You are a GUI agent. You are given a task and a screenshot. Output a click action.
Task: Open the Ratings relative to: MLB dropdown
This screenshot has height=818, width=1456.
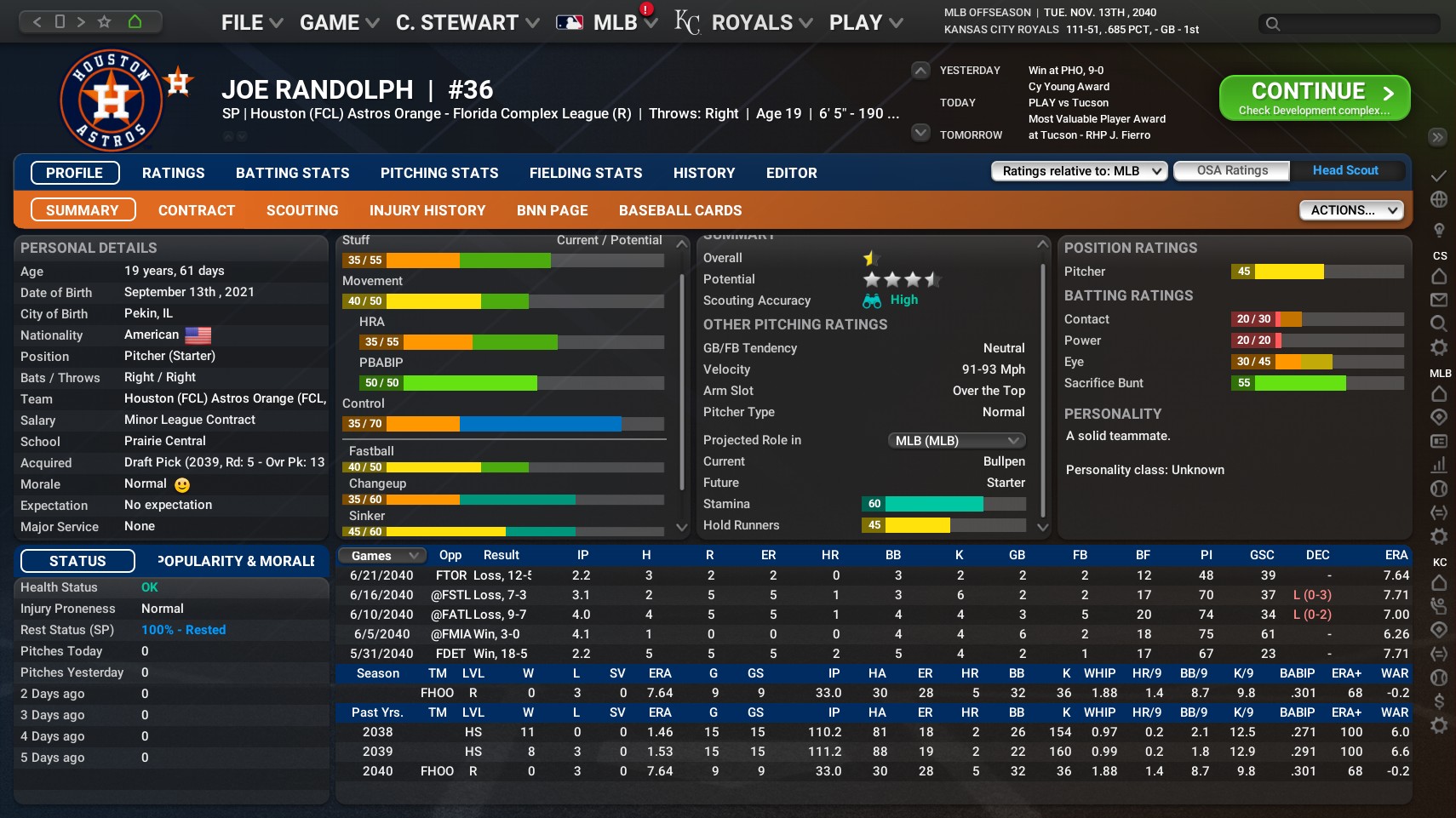coord(1079,170)
